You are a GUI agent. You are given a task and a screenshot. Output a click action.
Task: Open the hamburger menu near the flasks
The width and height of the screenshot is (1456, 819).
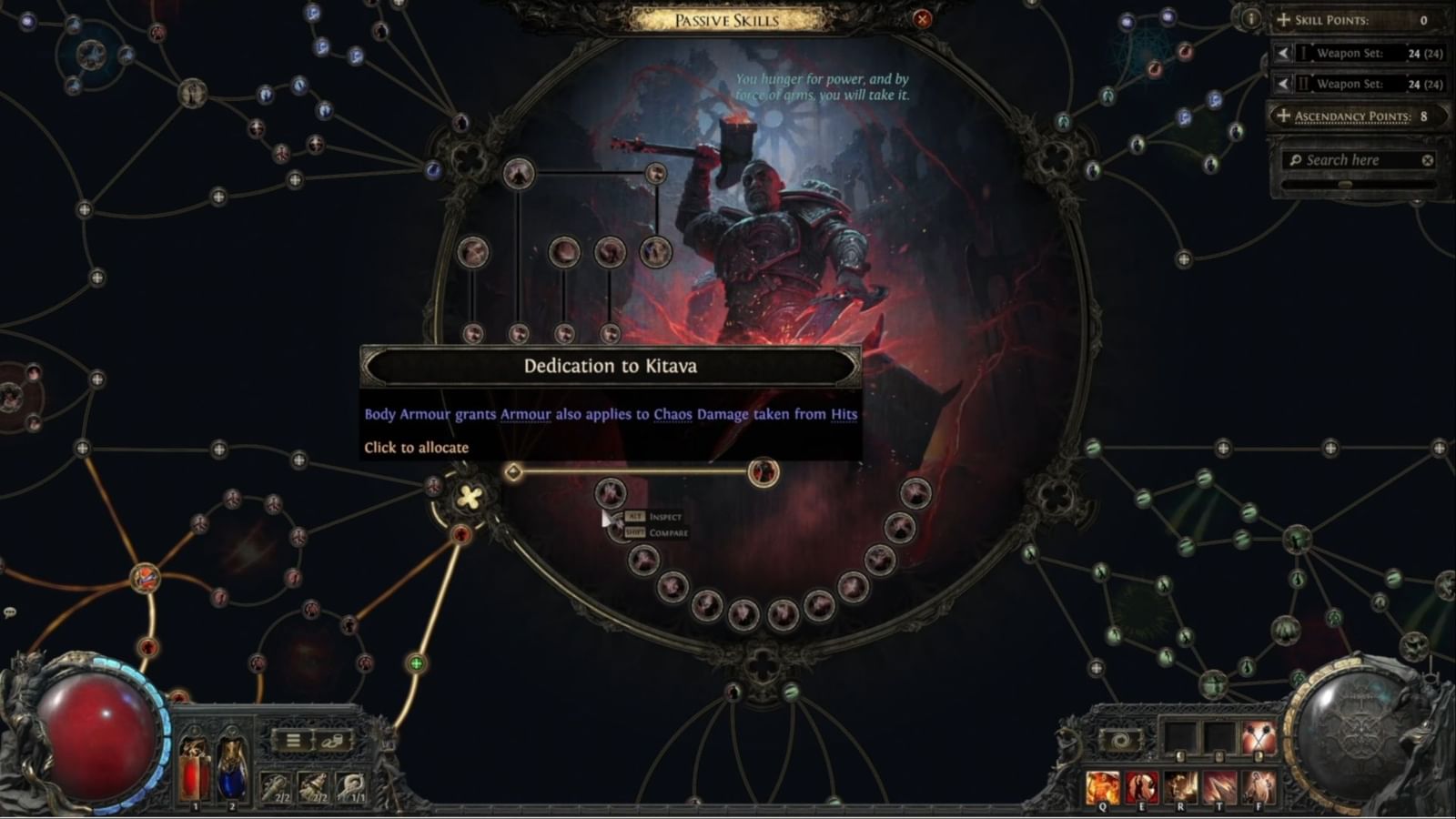pyautogui.click(x=293, y=741)
